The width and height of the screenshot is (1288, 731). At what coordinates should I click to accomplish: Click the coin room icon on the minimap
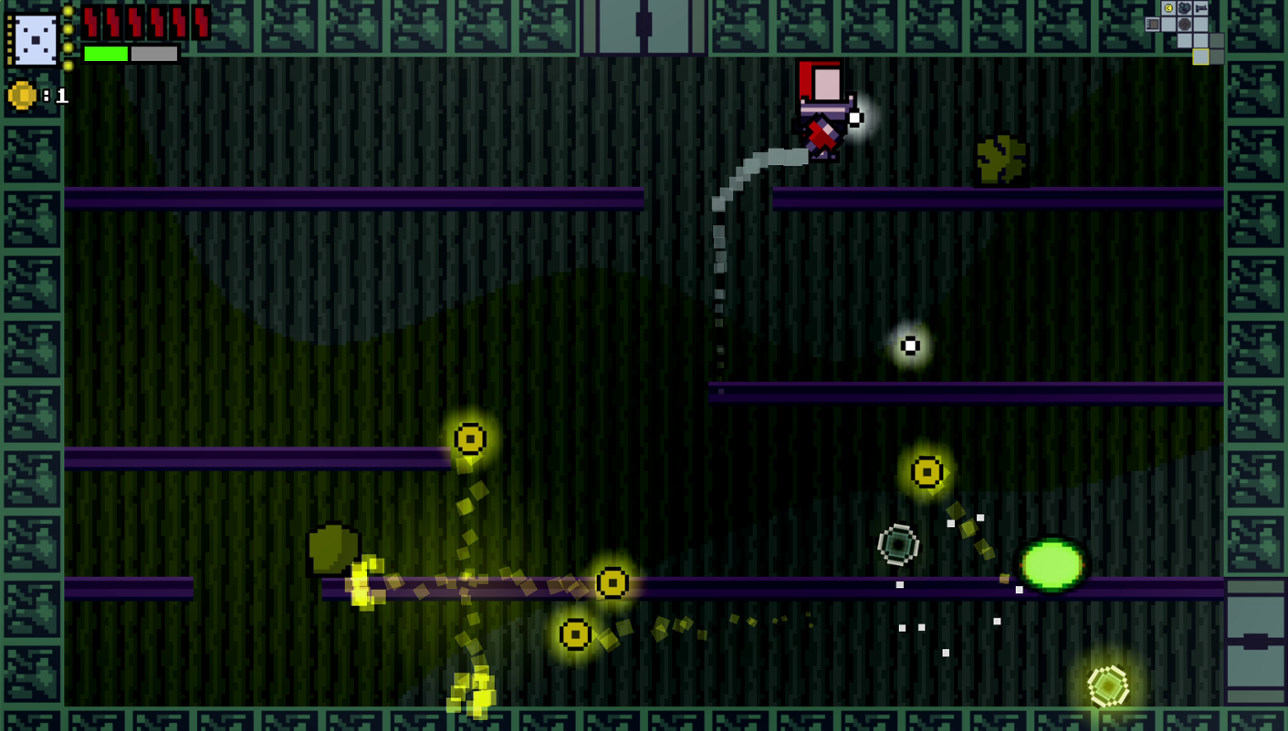[x=1168, y=8]
